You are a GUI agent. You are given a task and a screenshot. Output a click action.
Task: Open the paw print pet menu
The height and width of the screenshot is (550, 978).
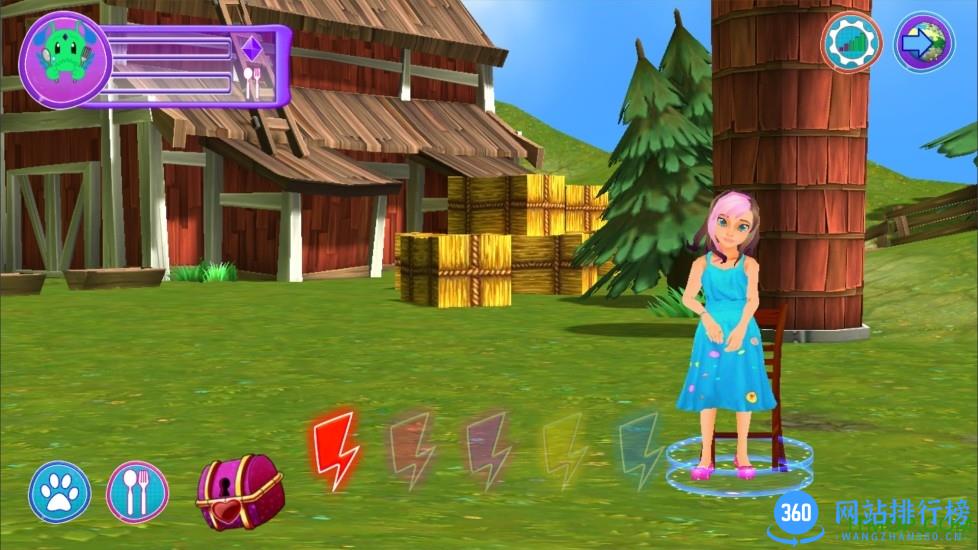click(60, 491)
